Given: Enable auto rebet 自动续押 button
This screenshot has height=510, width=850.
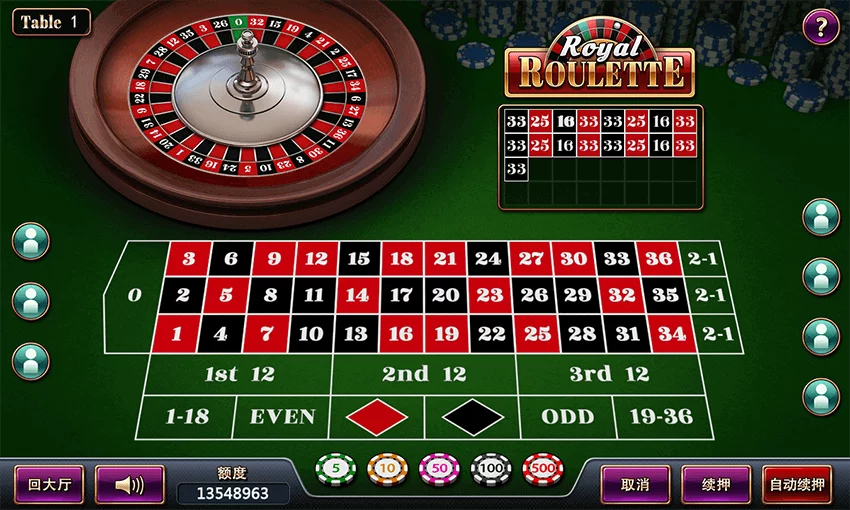Looking at the screenshot, I should tap(797, 485).
